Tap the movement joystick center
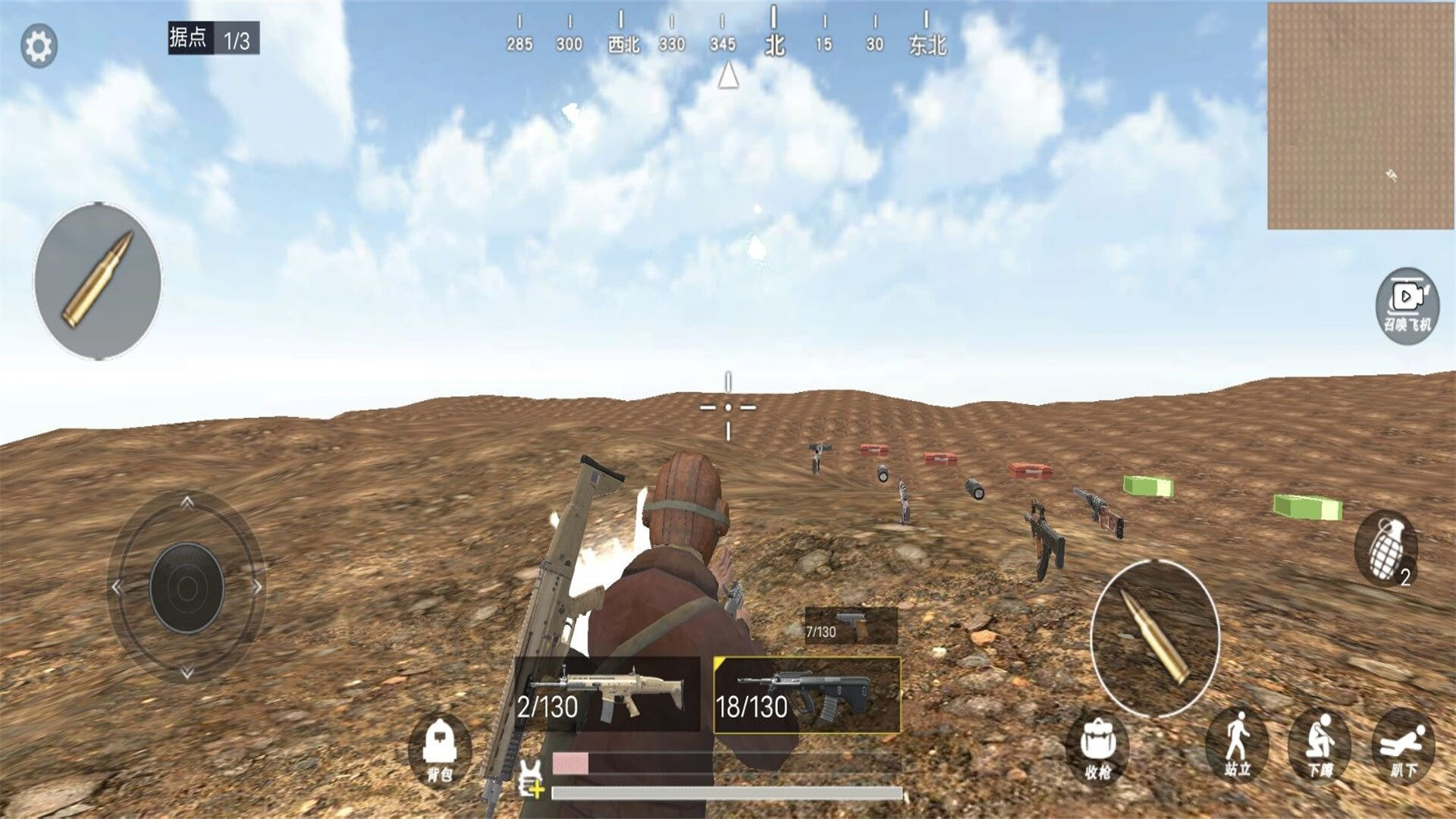 [187, 587]
